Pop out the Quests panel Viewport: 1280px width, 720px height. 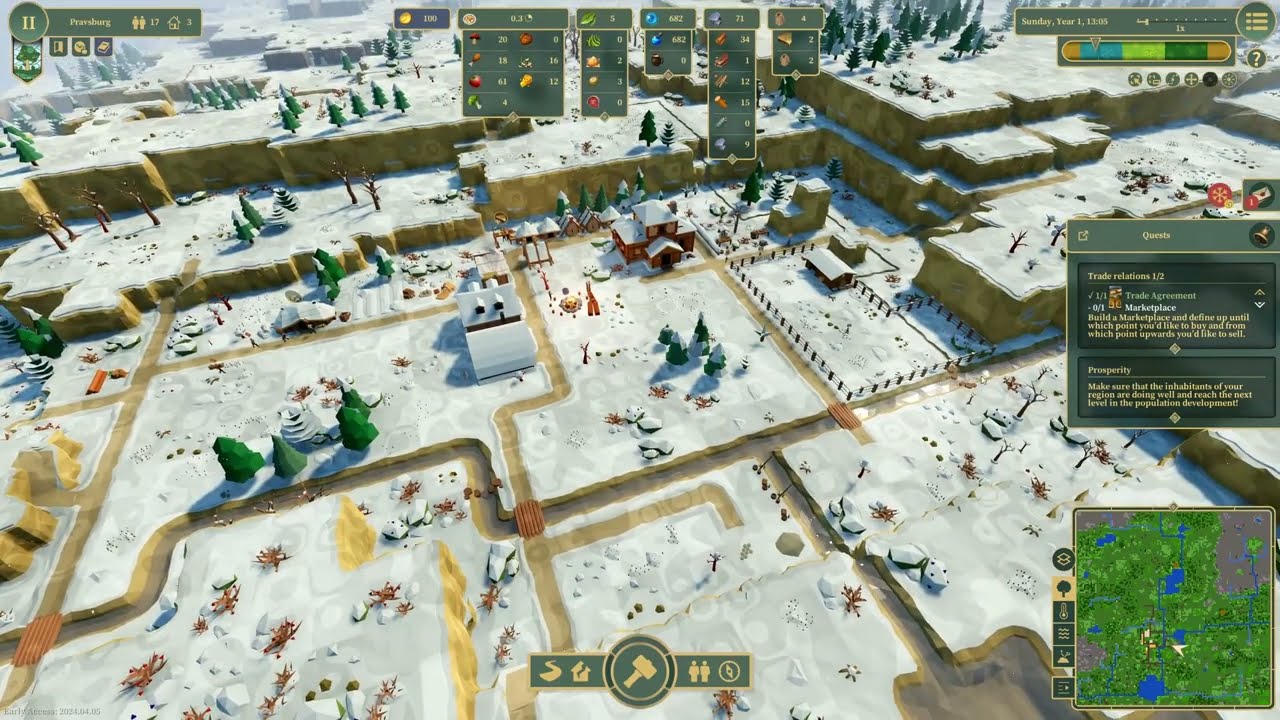1083,236
